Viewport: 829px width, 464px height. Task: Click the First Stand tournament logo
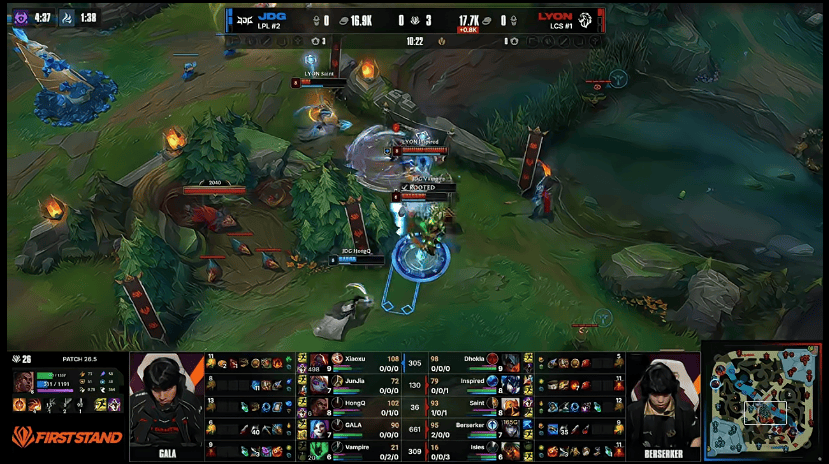tap(68, 436)
